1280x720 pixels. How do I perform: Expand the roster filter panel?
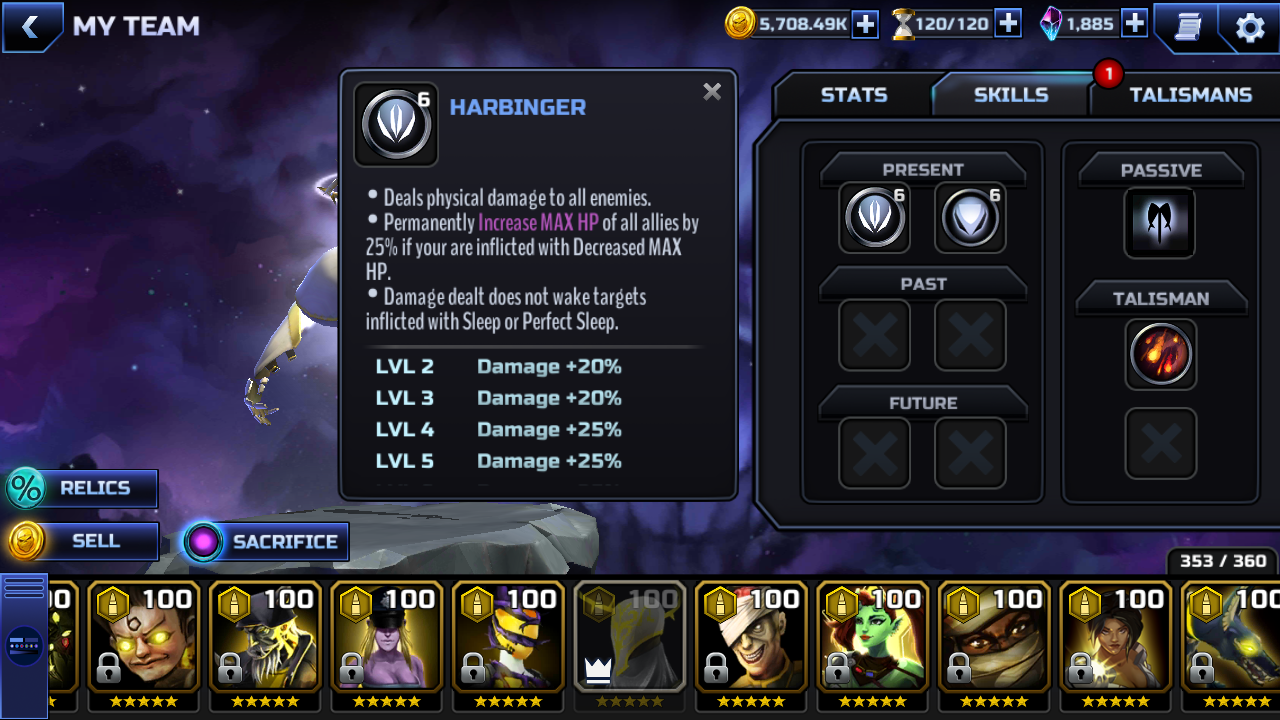click(x=24, y=645)
